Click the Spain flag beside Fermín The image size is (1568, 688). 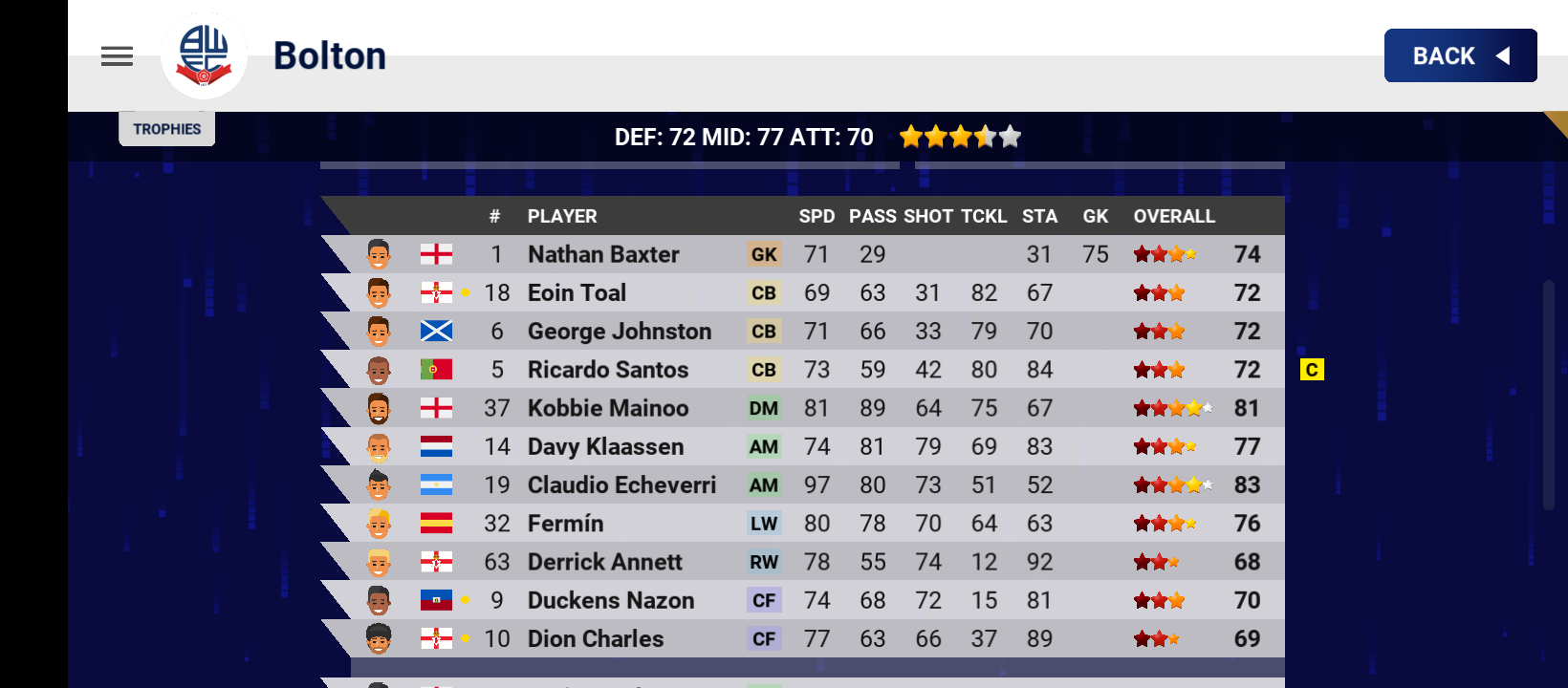pos(435,523)
